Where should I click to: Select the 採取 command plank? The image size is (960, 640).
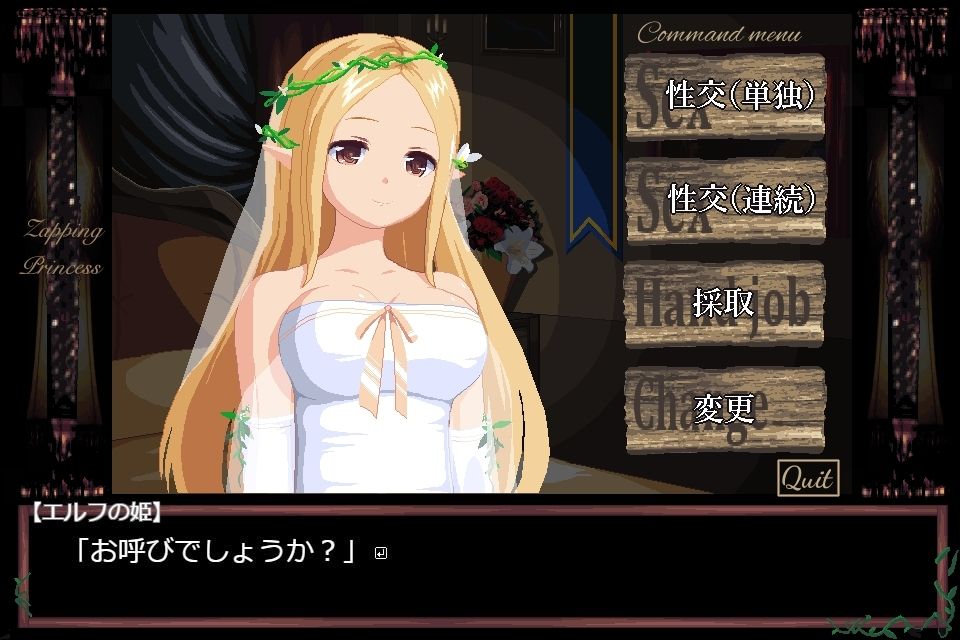click(x=725, y=303)
